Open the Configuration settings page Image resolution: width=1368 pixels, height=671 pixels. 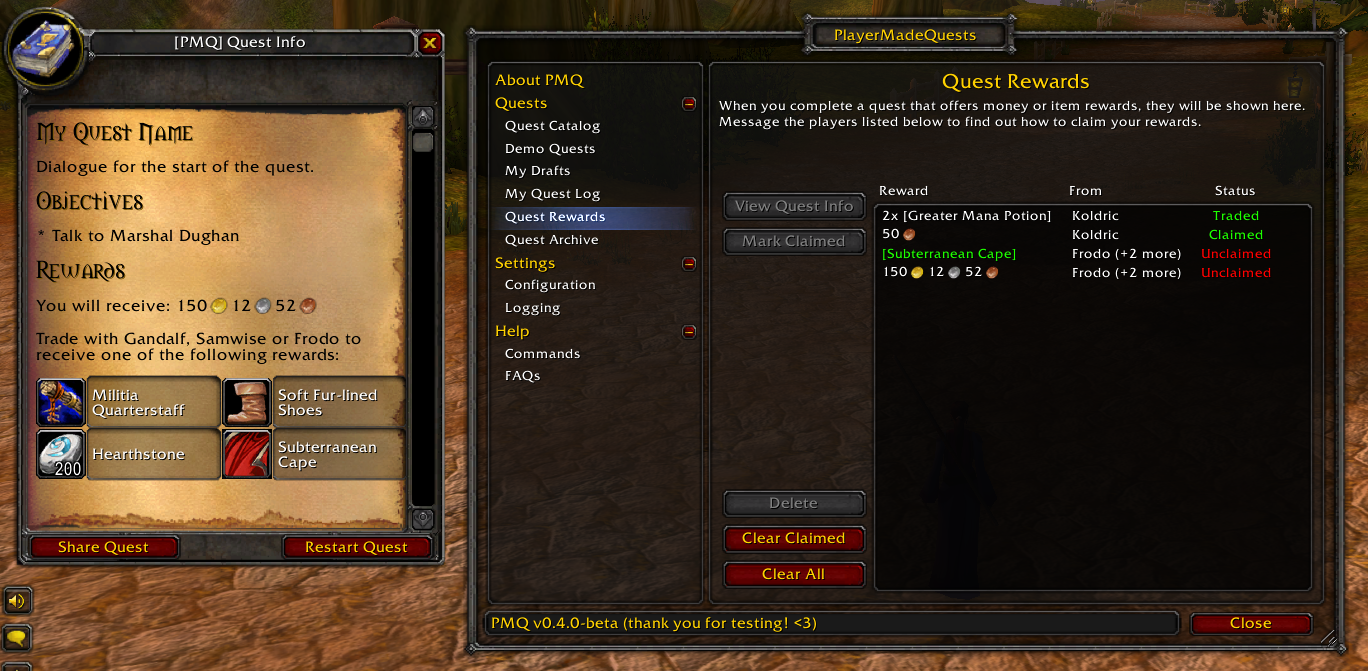(550, 285)
